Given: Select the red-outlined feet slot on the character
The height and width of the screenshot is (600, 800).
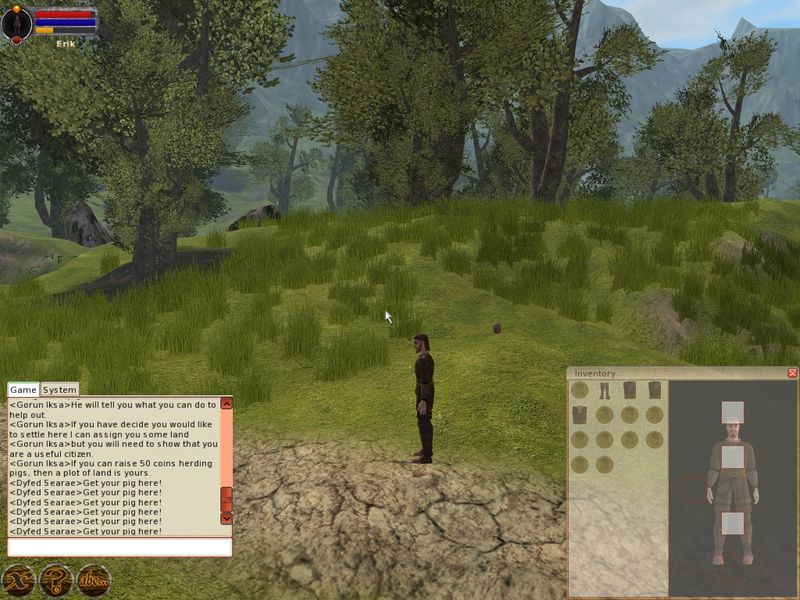Looking at the screenshot, I should (x=732, y=569).
